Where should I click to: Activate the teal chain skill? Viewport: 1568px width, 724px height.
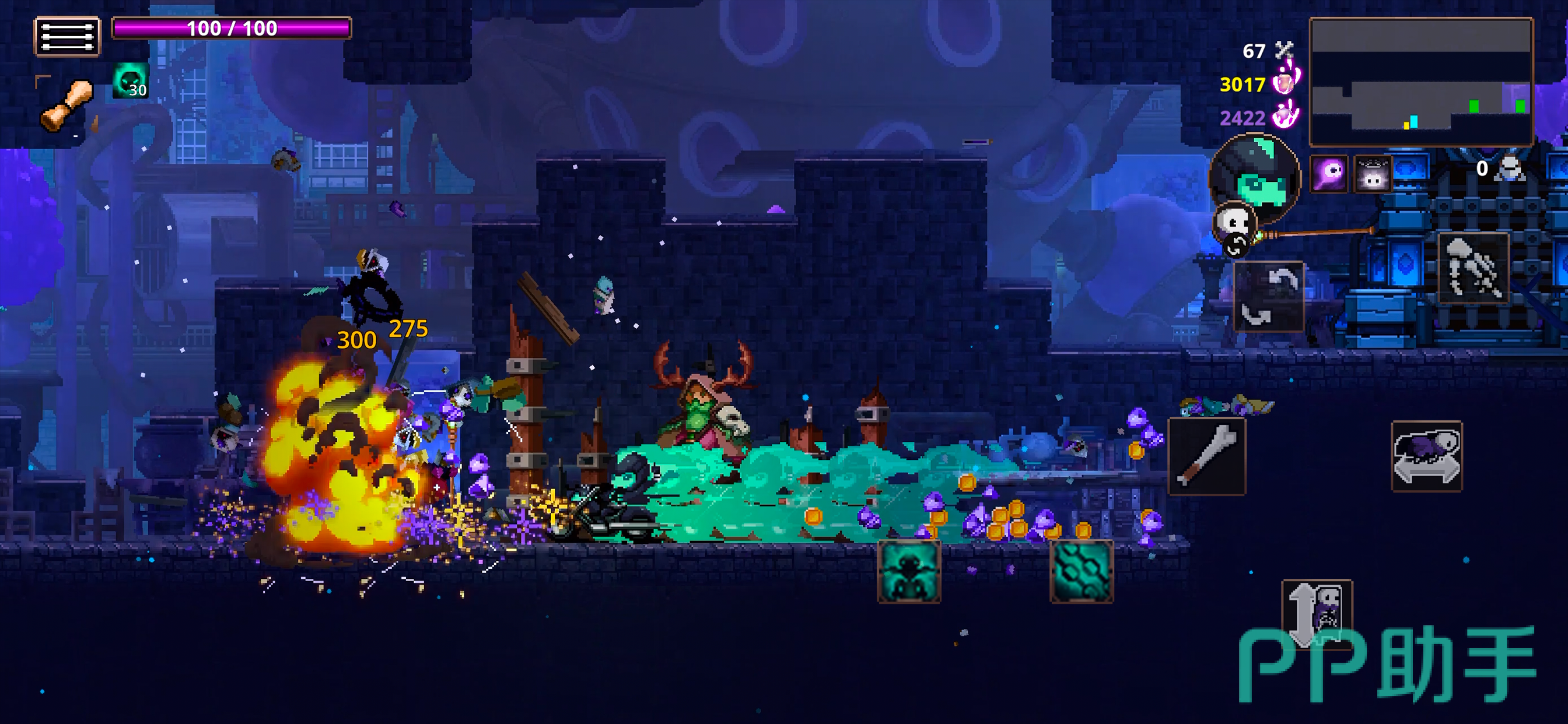[x=1081, y=571]
